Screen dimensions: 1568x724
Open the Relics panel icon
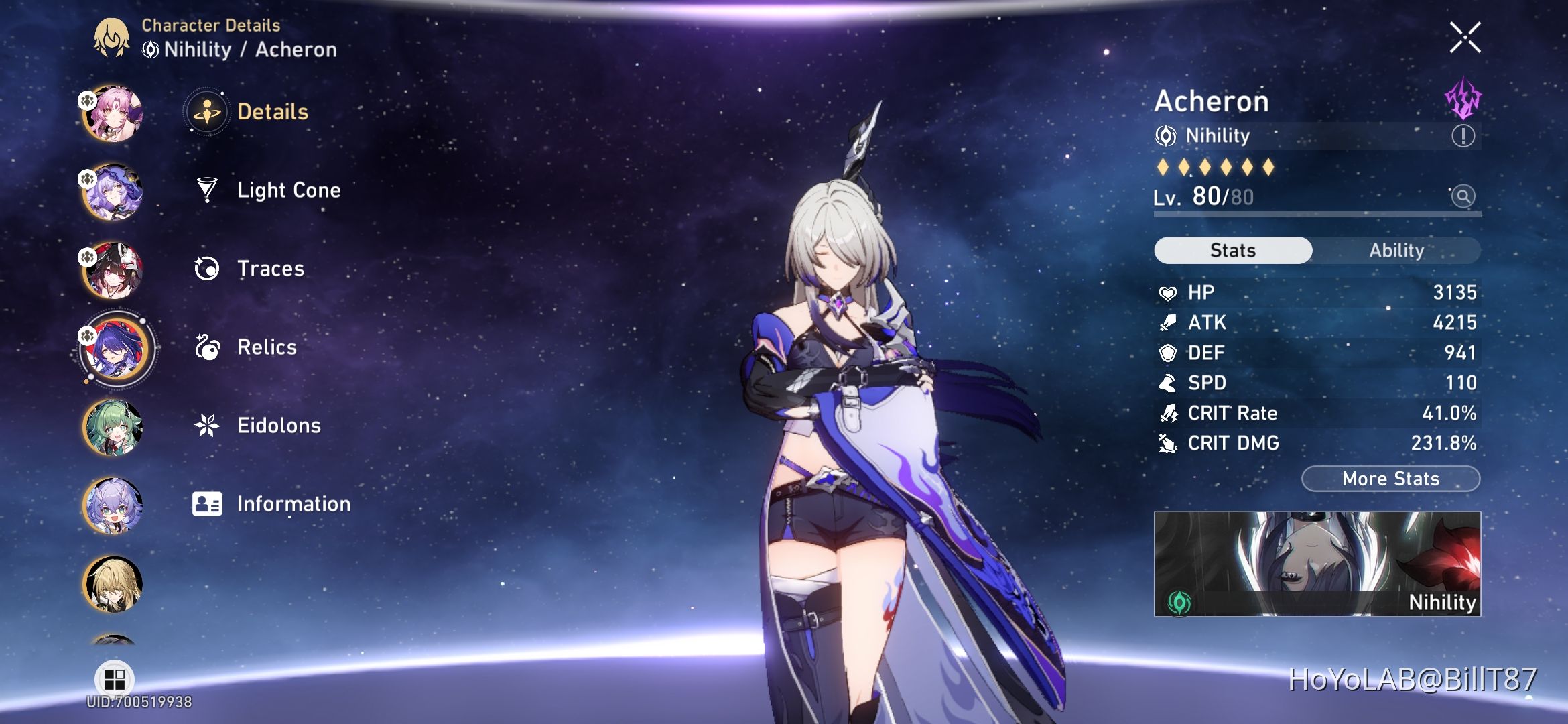coord(208,347)
